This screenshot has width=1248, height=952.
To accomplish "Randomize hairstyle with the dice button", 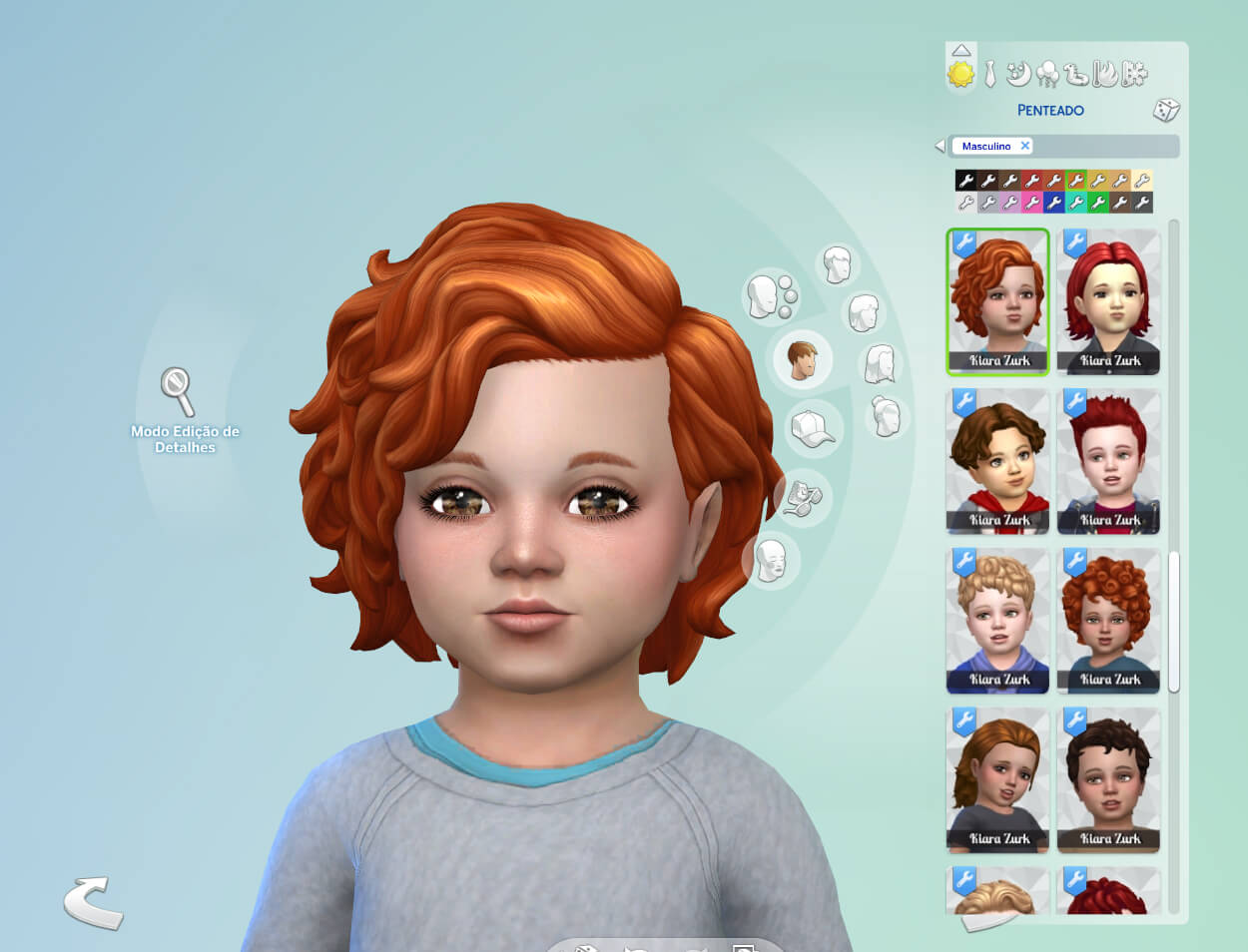I will [x=1165, y=110].
